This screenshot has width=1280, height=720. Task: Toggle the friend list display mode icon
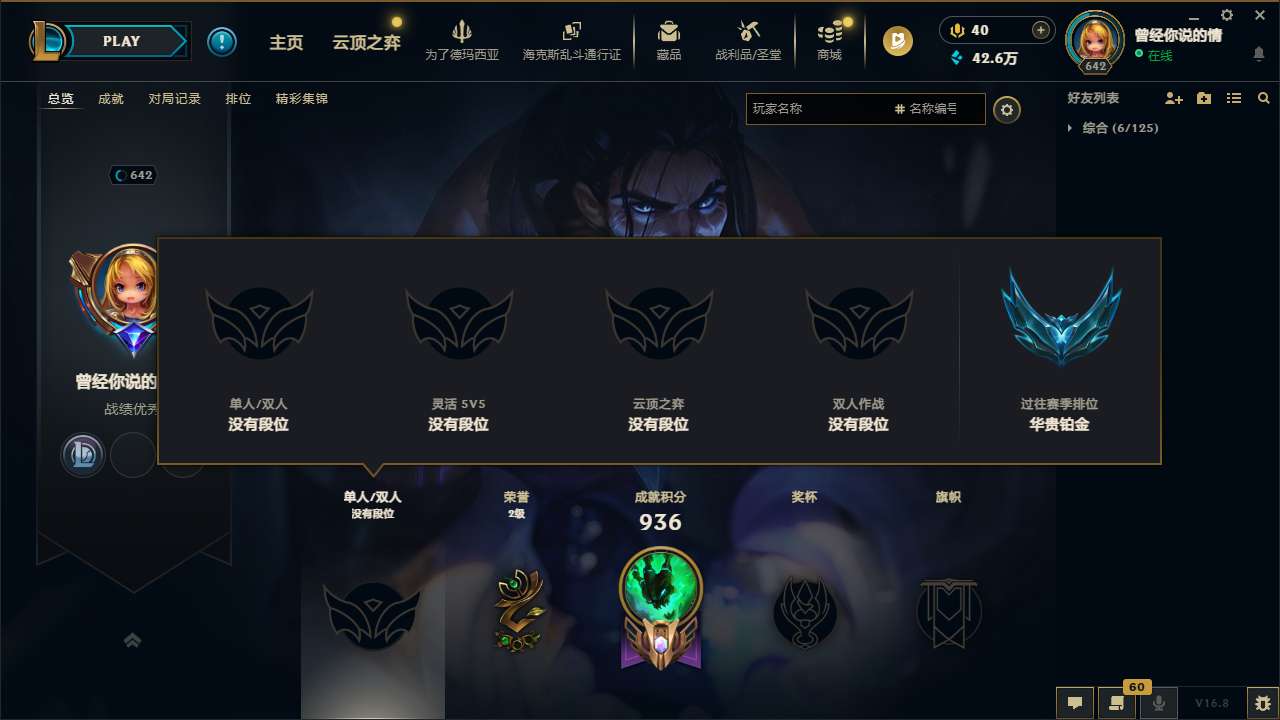click(x=1233, y=98)
